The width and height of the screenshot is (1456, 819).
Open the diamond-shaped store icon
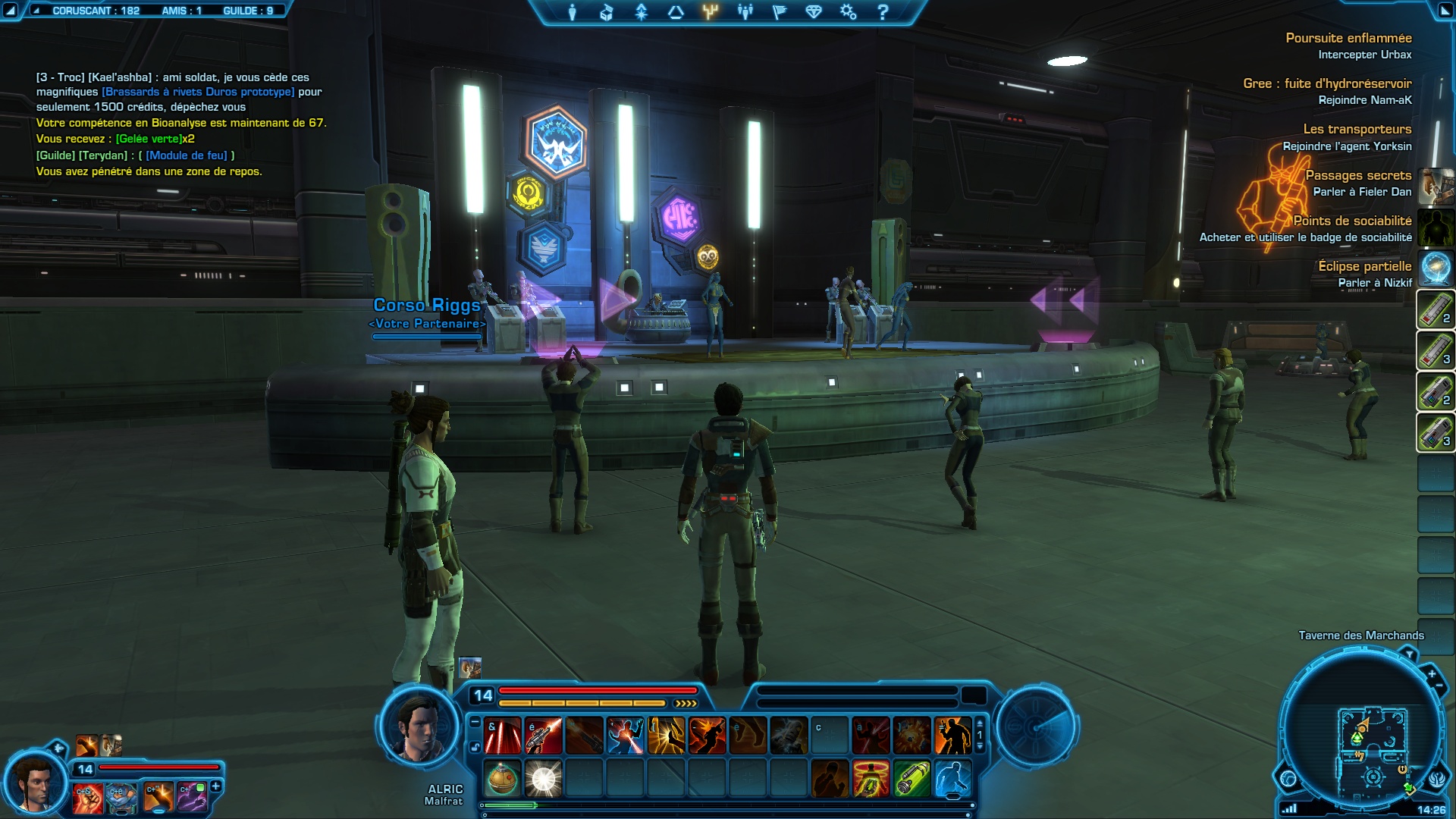tap(814, 12)
